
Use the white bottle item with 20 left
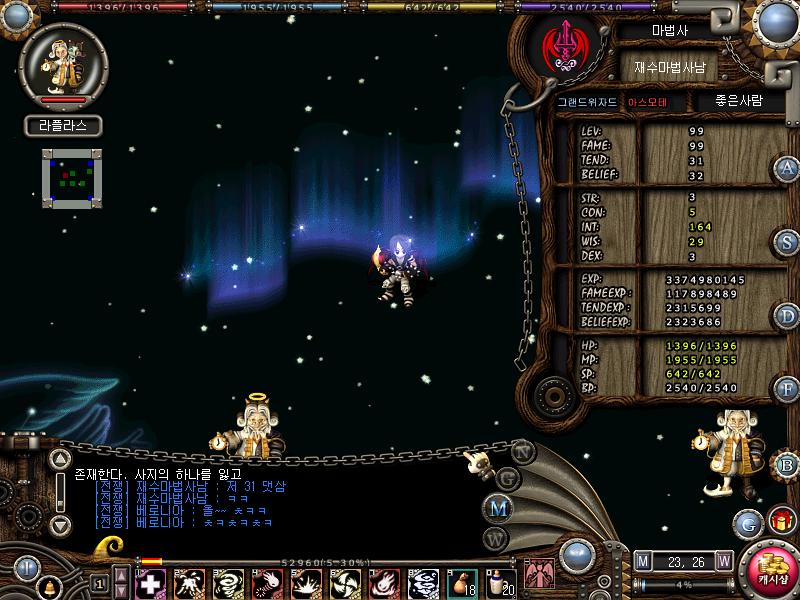tap(496, 581)
